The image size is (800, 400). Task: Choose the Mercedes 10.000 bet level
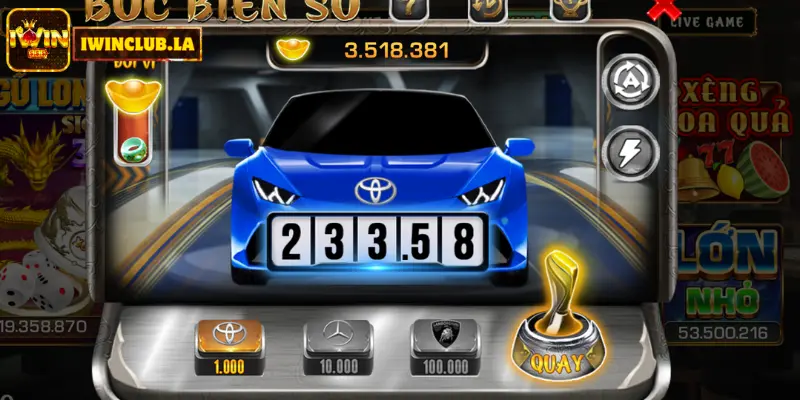coord(337,344)
